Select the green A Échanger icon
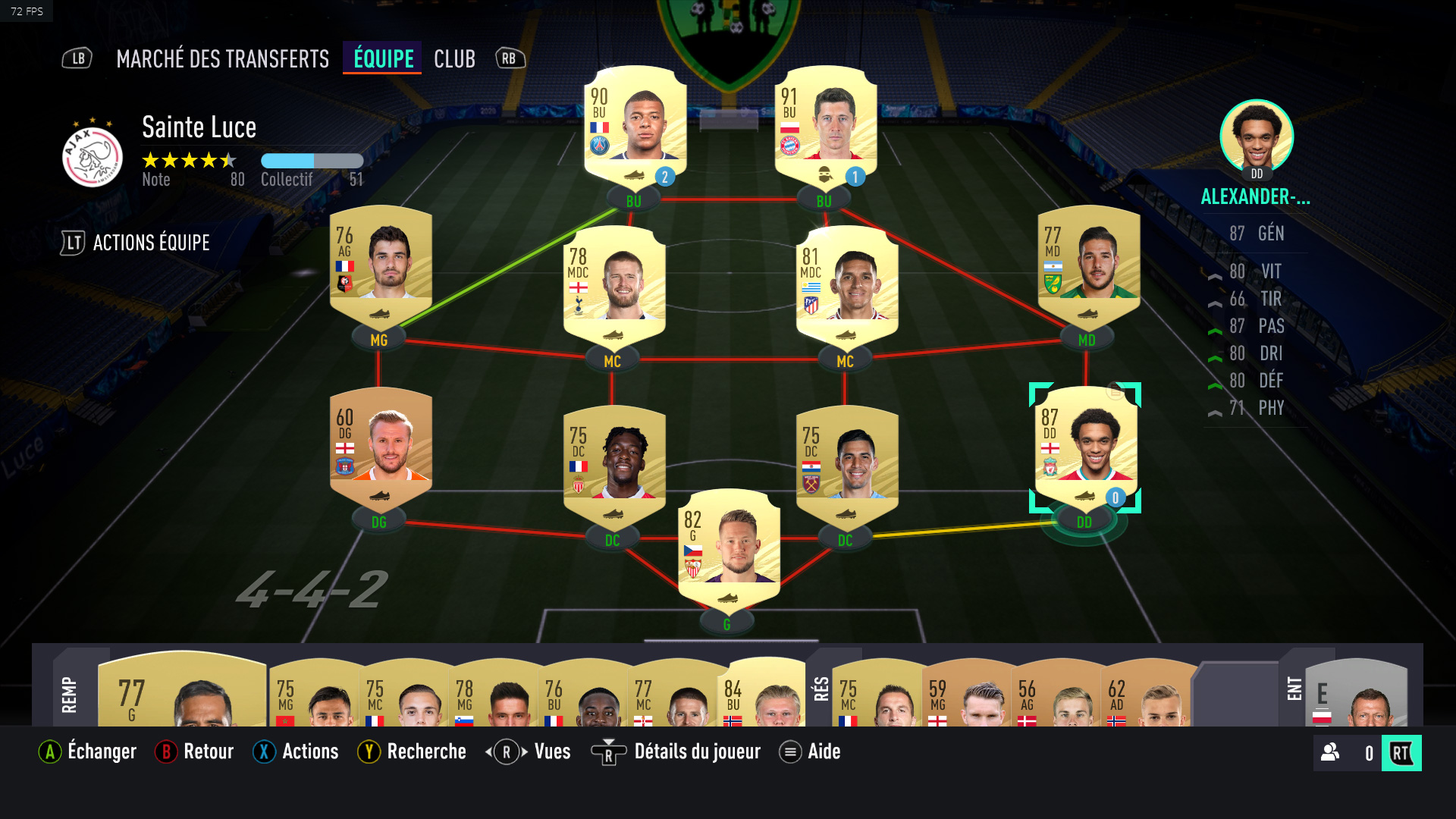Screen dimensions: 1456x819 49,752
